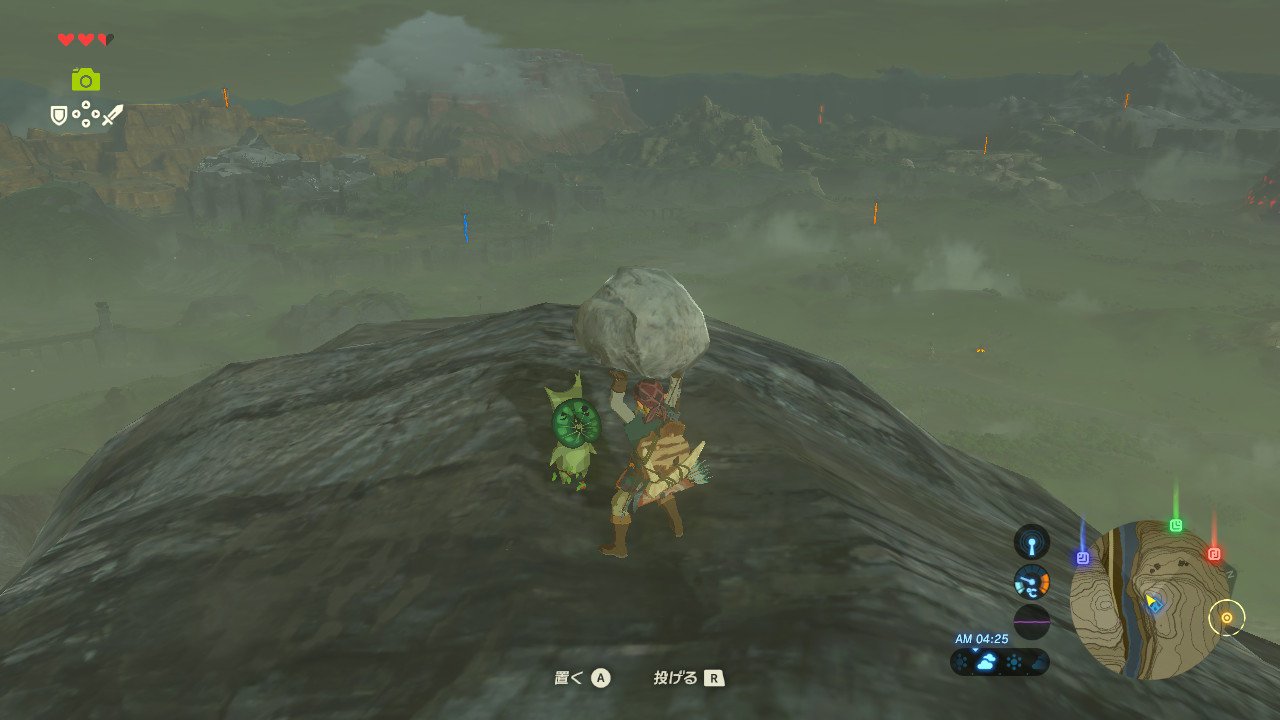
Task: Activate the Sheikah Sensor antenna icon
Action: click(x=1032, y=542)
